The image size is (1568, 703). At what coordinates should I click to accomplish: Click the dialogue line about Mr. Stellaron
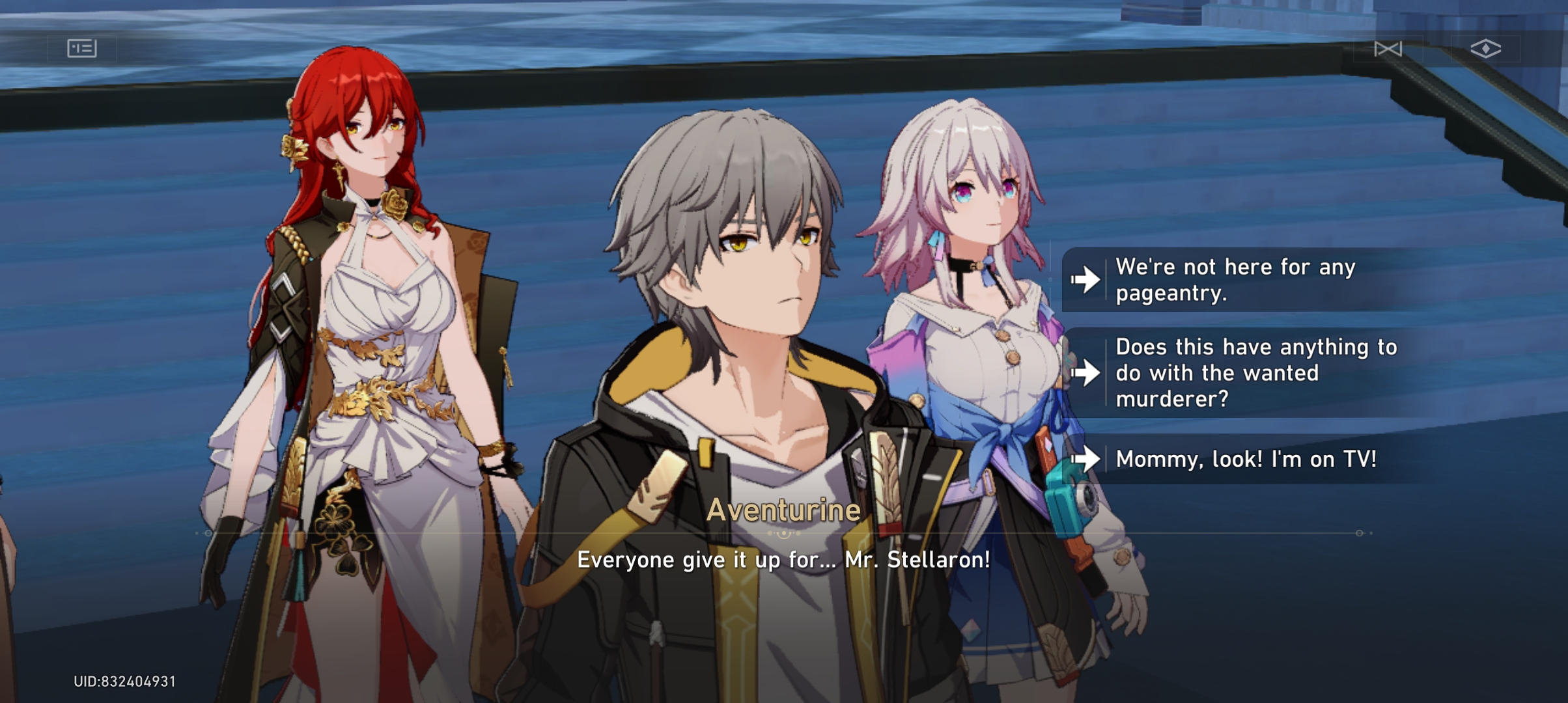pos(783,560)
